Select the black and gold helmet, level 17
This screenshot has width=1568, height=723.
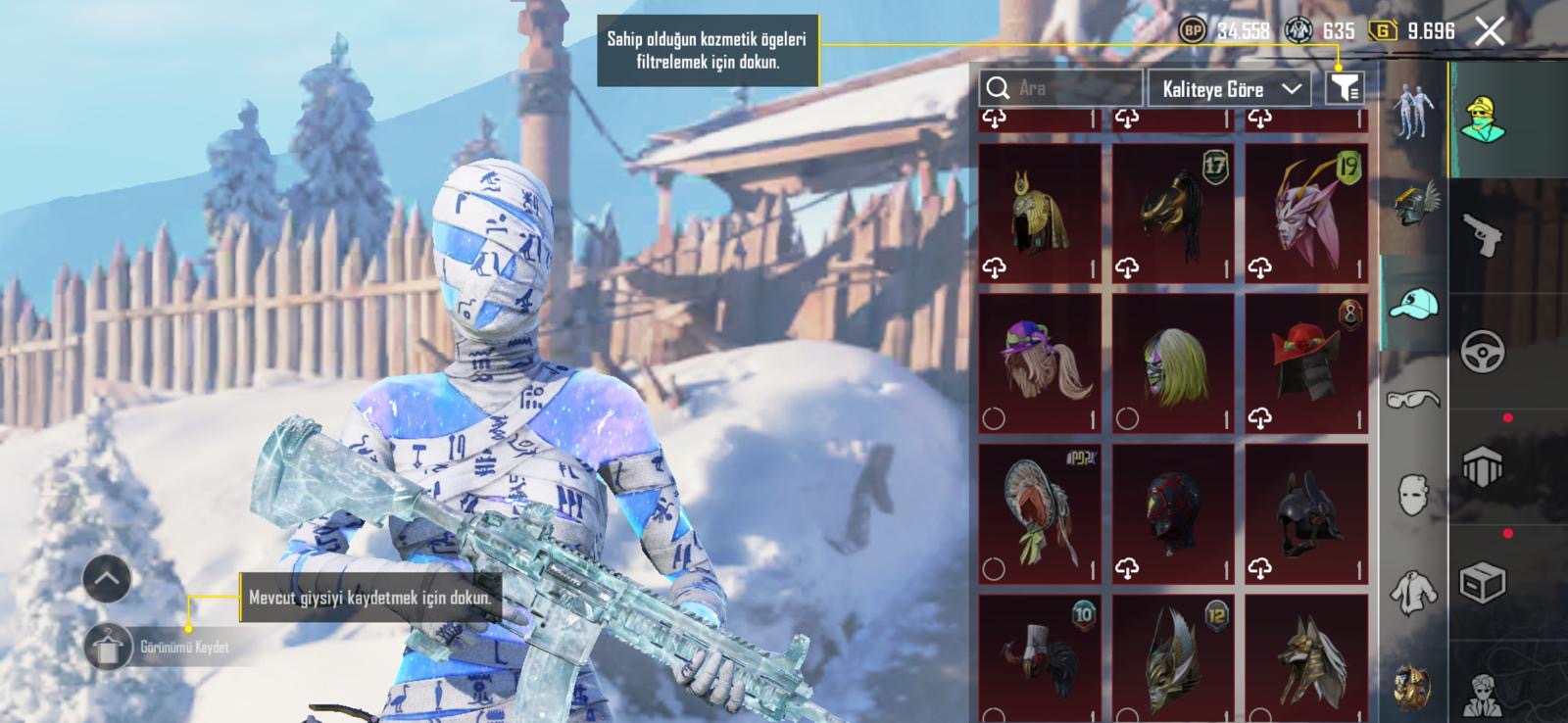(1173, 214)
